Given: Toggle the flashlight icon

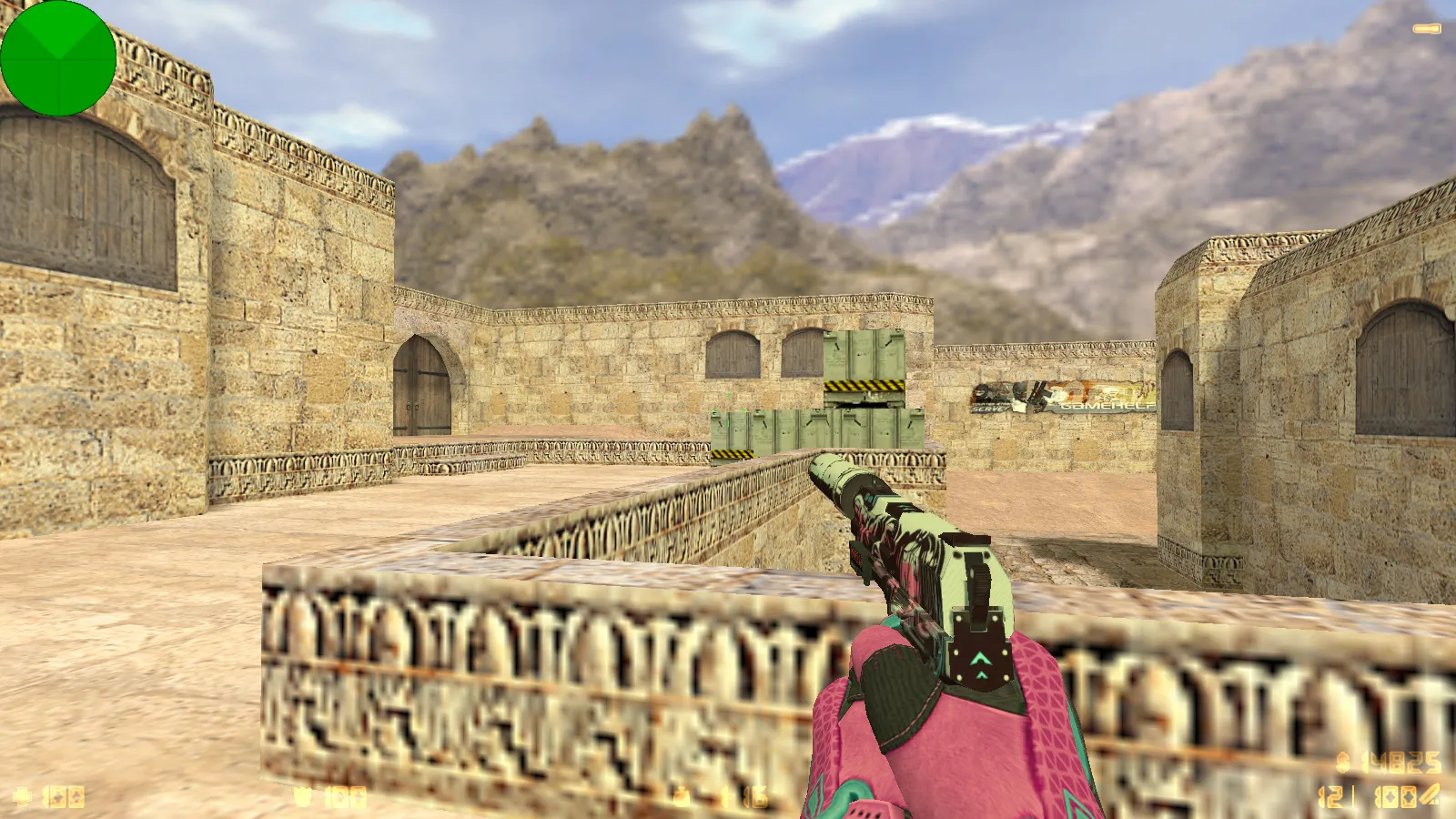Looking at the screenshot, I should [x=1426, y=29].
